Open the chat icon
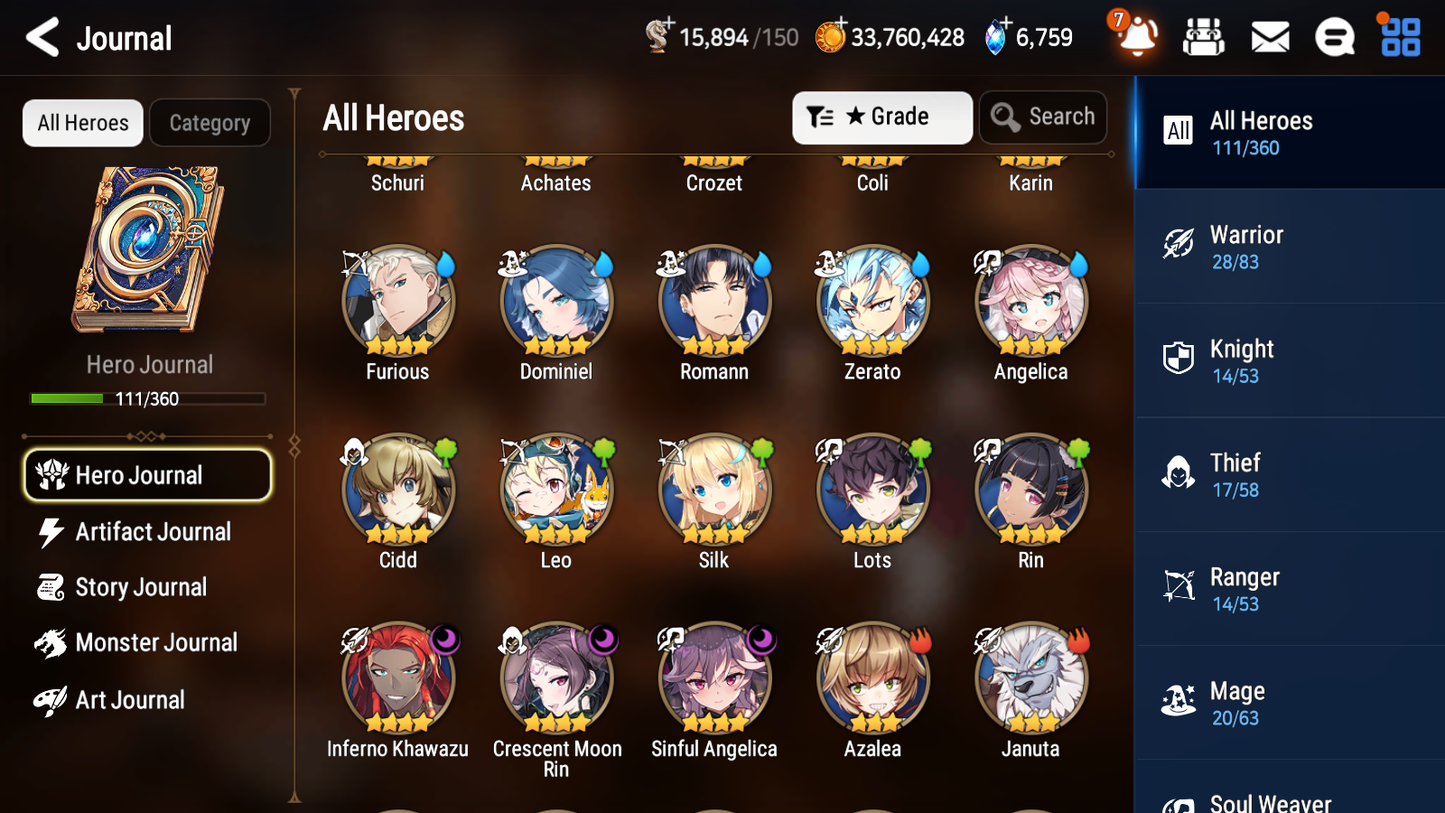This screenshot has height=813, width=1445. (x=1335, y=36)
